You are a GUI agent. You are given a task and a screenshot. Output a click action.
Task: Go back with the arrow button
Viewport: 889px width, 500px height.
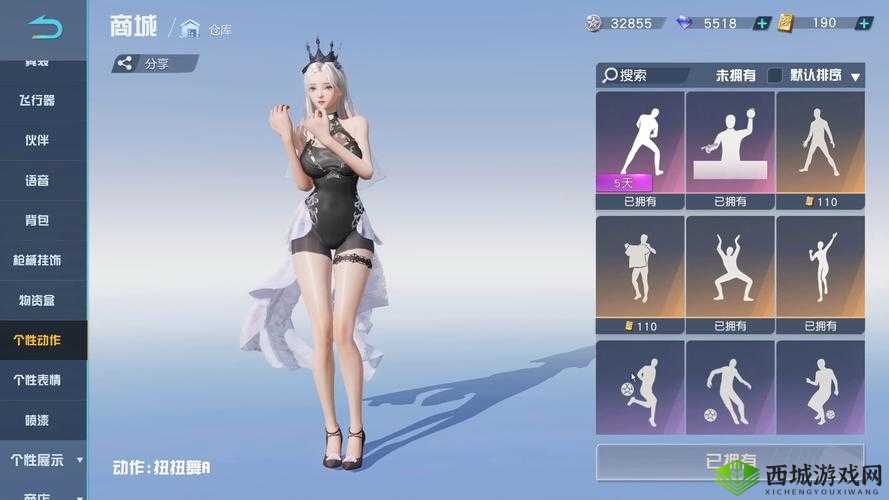44,26
